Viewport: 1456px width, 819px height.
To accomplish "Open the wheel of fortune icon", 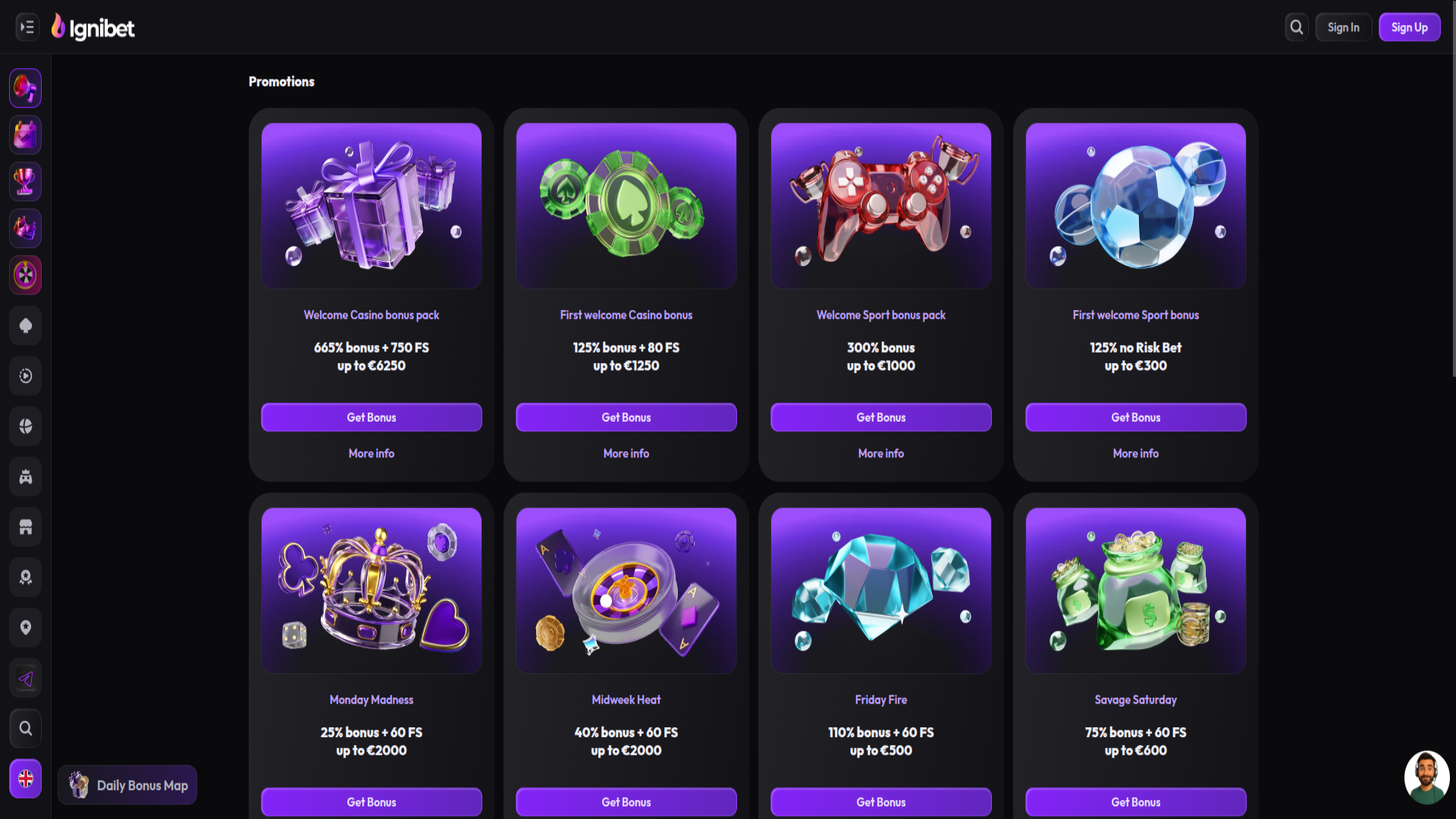I will coord(25,275).
